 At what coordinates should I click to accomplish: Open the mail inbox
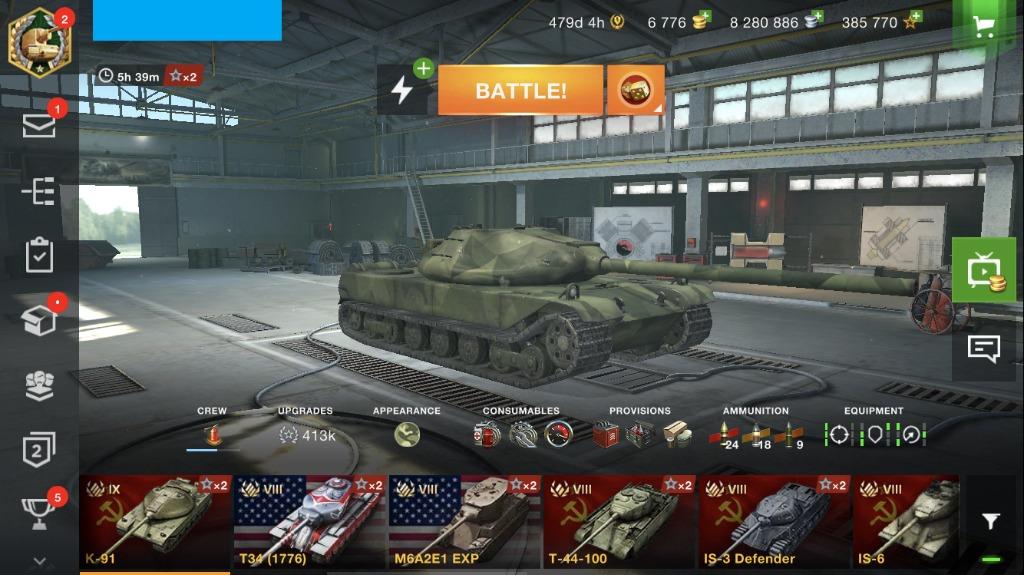coord(39,127)
